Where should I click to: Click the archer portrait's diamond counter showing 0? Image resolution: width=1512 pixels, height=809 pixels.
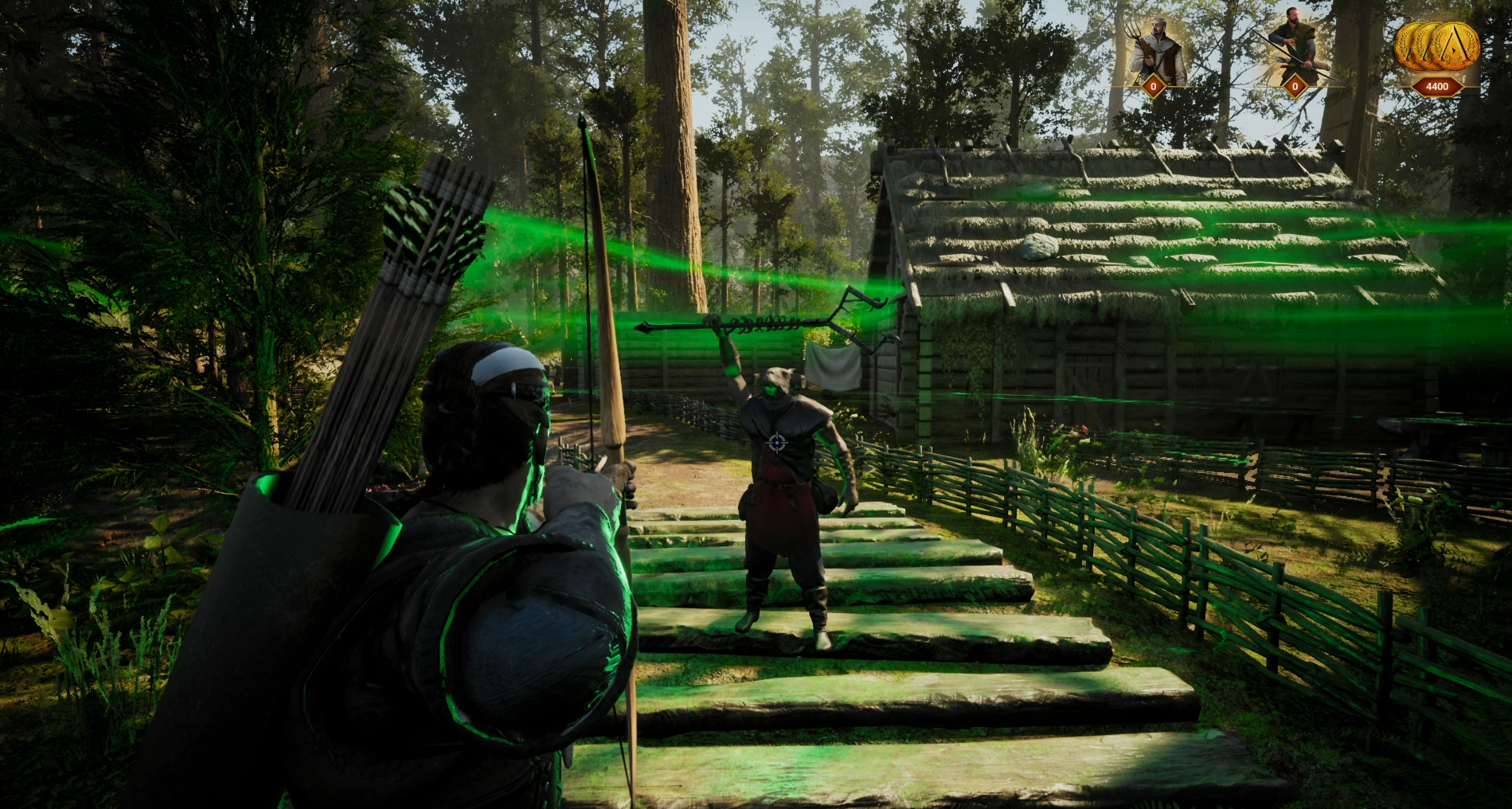[x=1297, y=86]
